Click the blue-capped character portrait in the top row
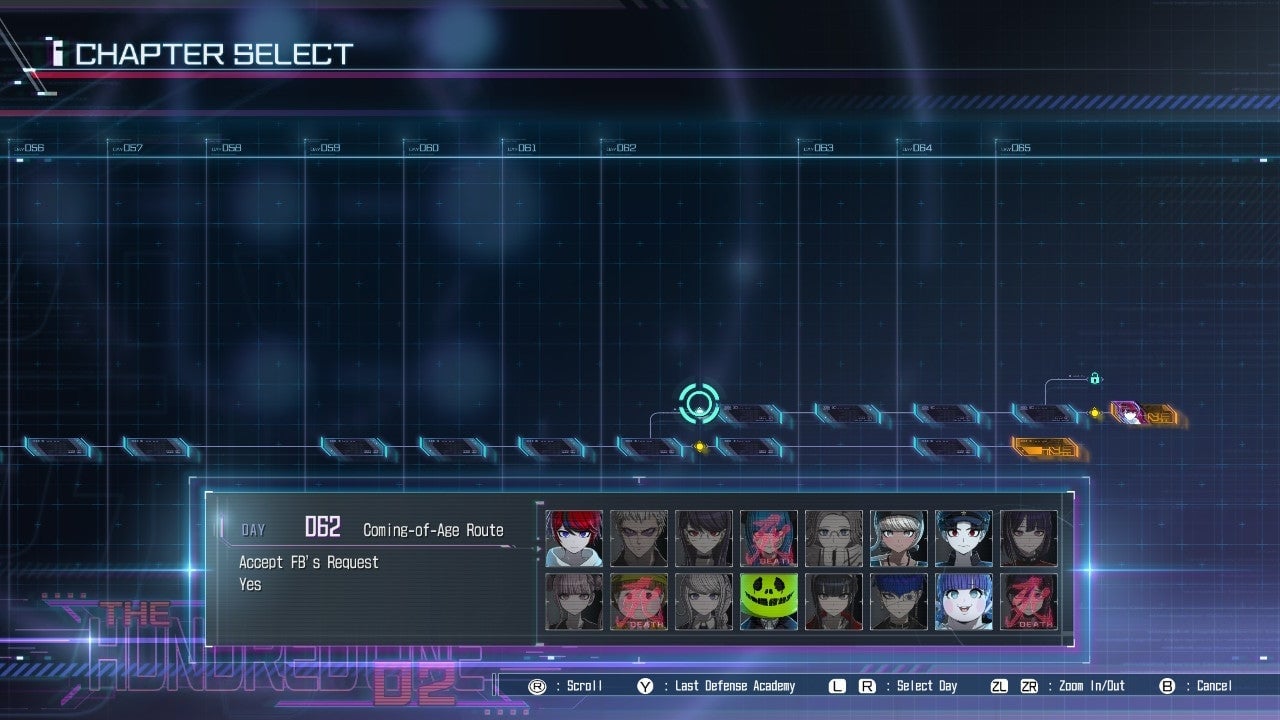 (964, 537)
